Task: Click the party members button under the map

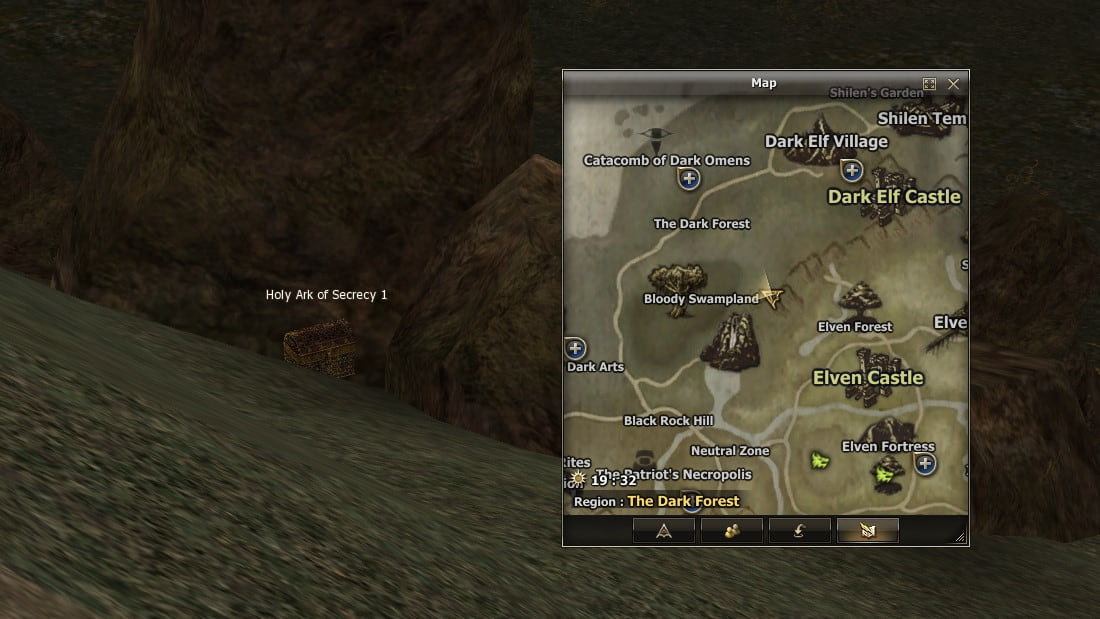Action: (x=731, y=531)
